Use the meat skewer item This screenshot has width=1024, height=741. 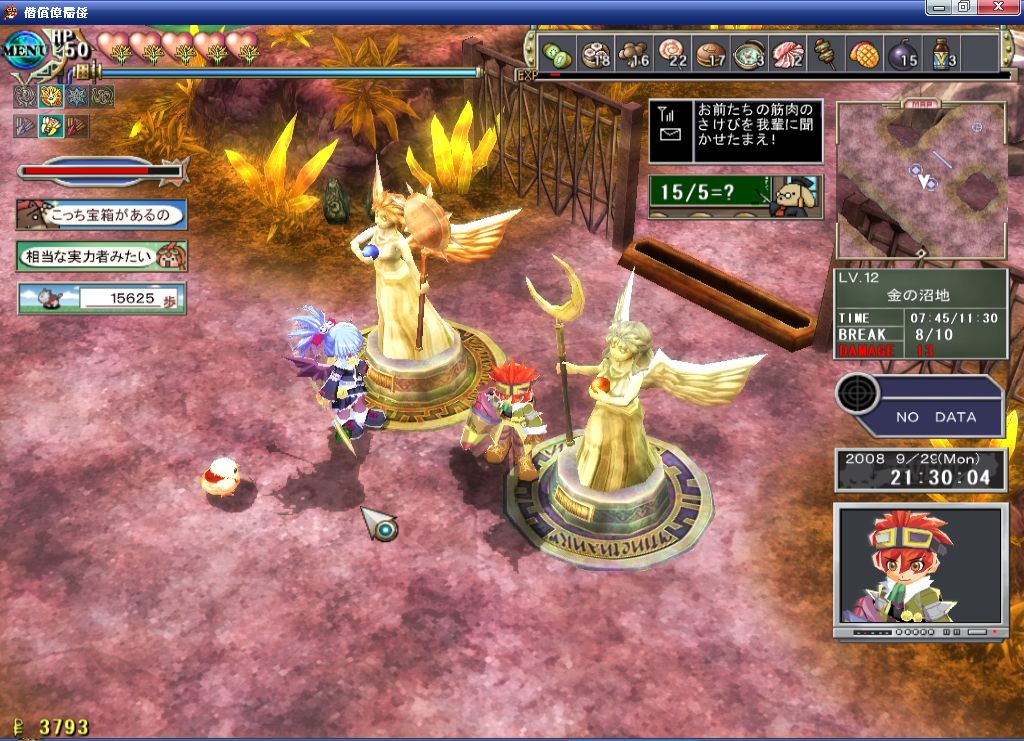pos(826,53)
